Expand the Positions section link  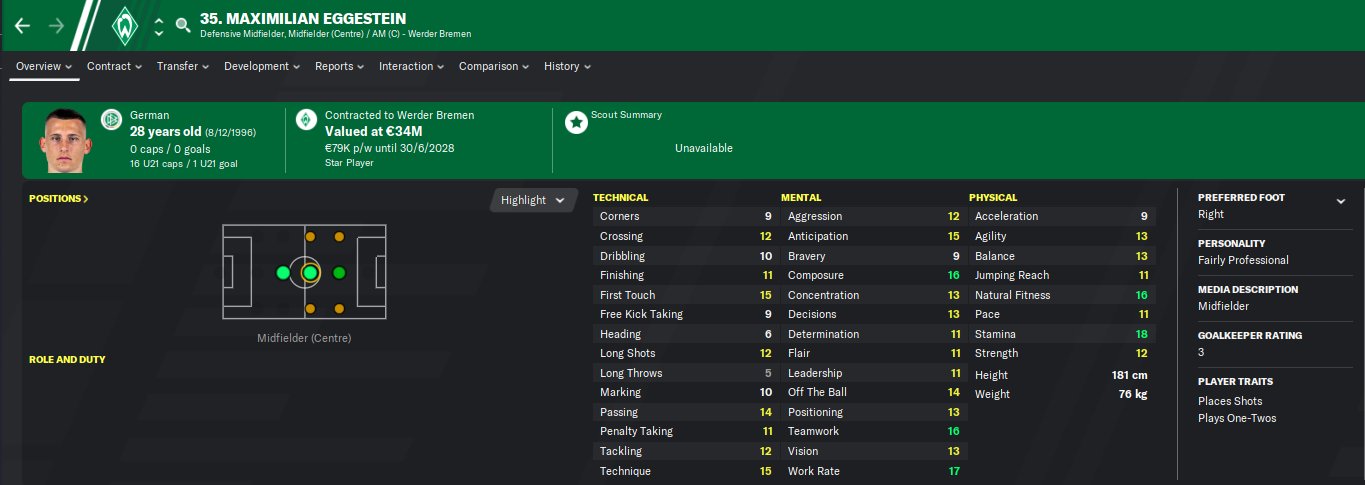coord(59,199)
